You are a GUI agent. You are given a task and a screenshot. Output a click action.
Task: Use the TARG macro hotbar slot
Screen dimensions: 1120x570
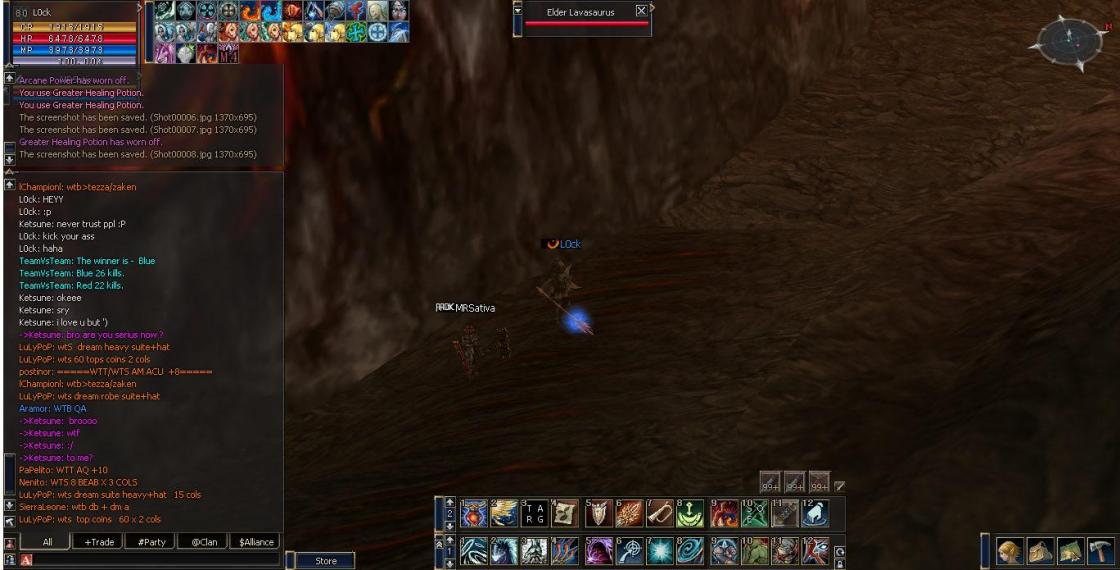[x=536, y=514]
